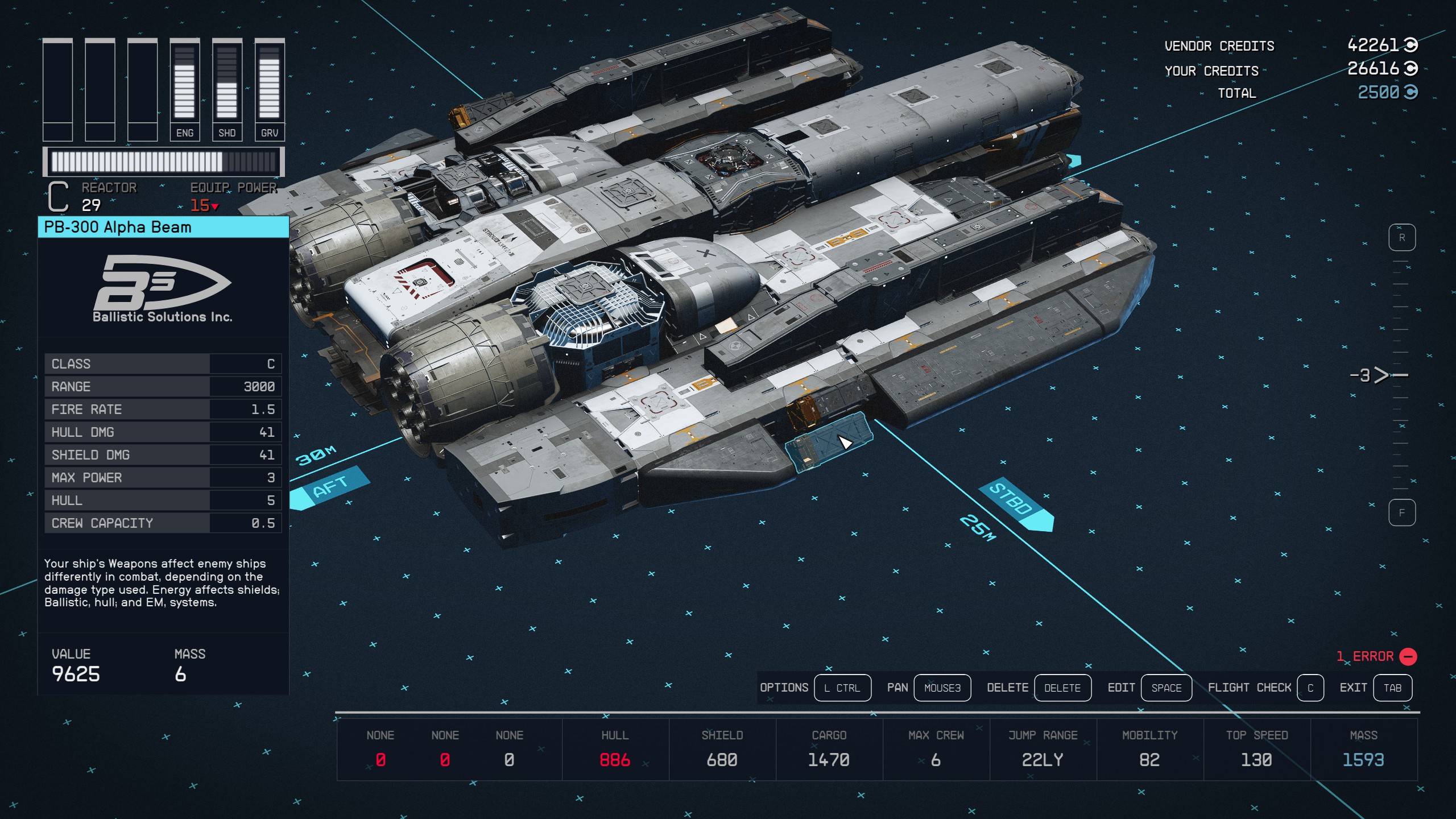This screenshot has height=819, width=1456.
Task: Select the SHD power allocation column
Action: pyautogui.click(x=227, y=90)
